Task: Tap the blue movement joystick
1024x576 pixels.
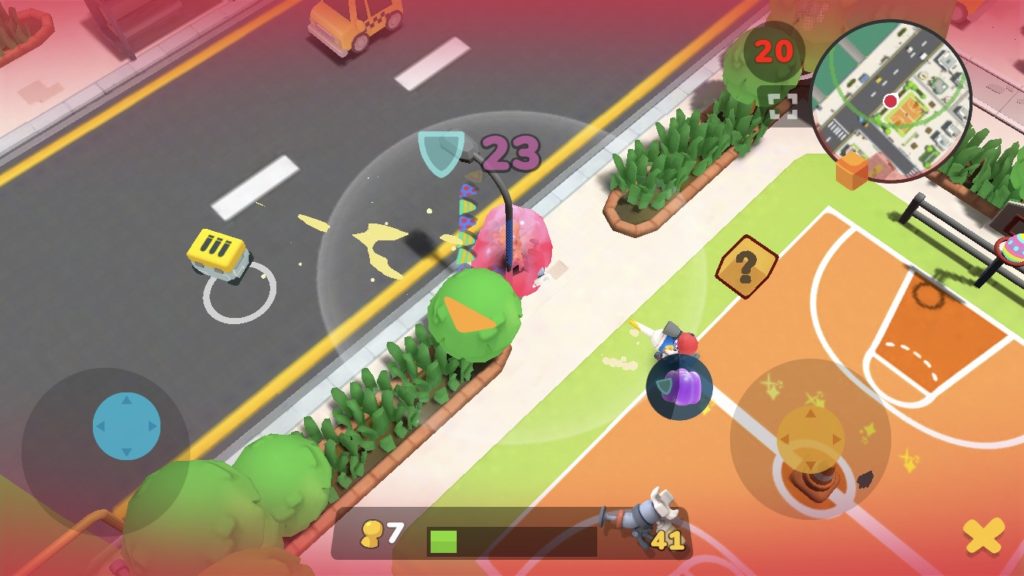Action: pos(126,426)
